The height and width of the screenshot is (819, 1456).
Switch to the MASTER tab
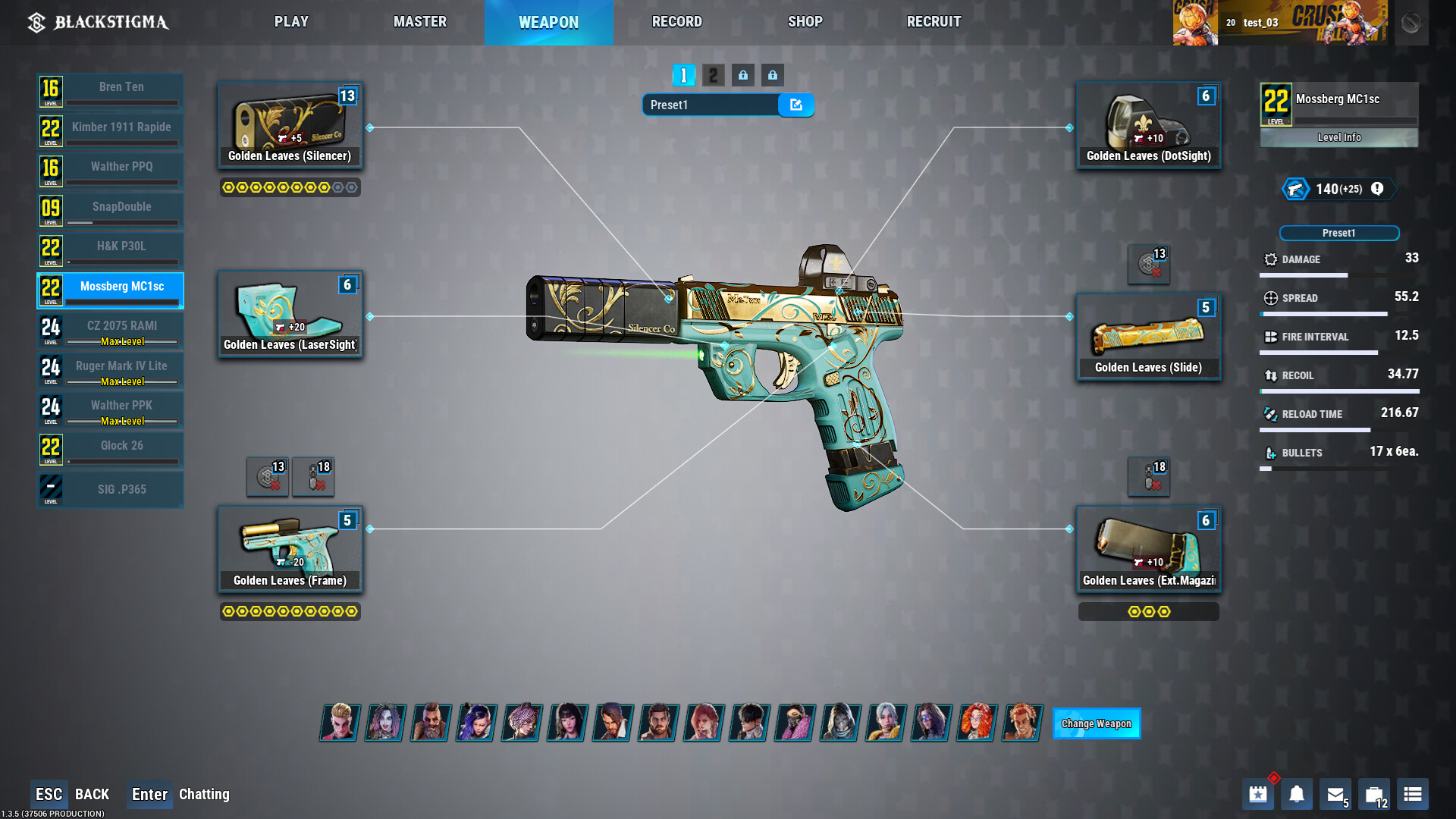tap(419, 22)
